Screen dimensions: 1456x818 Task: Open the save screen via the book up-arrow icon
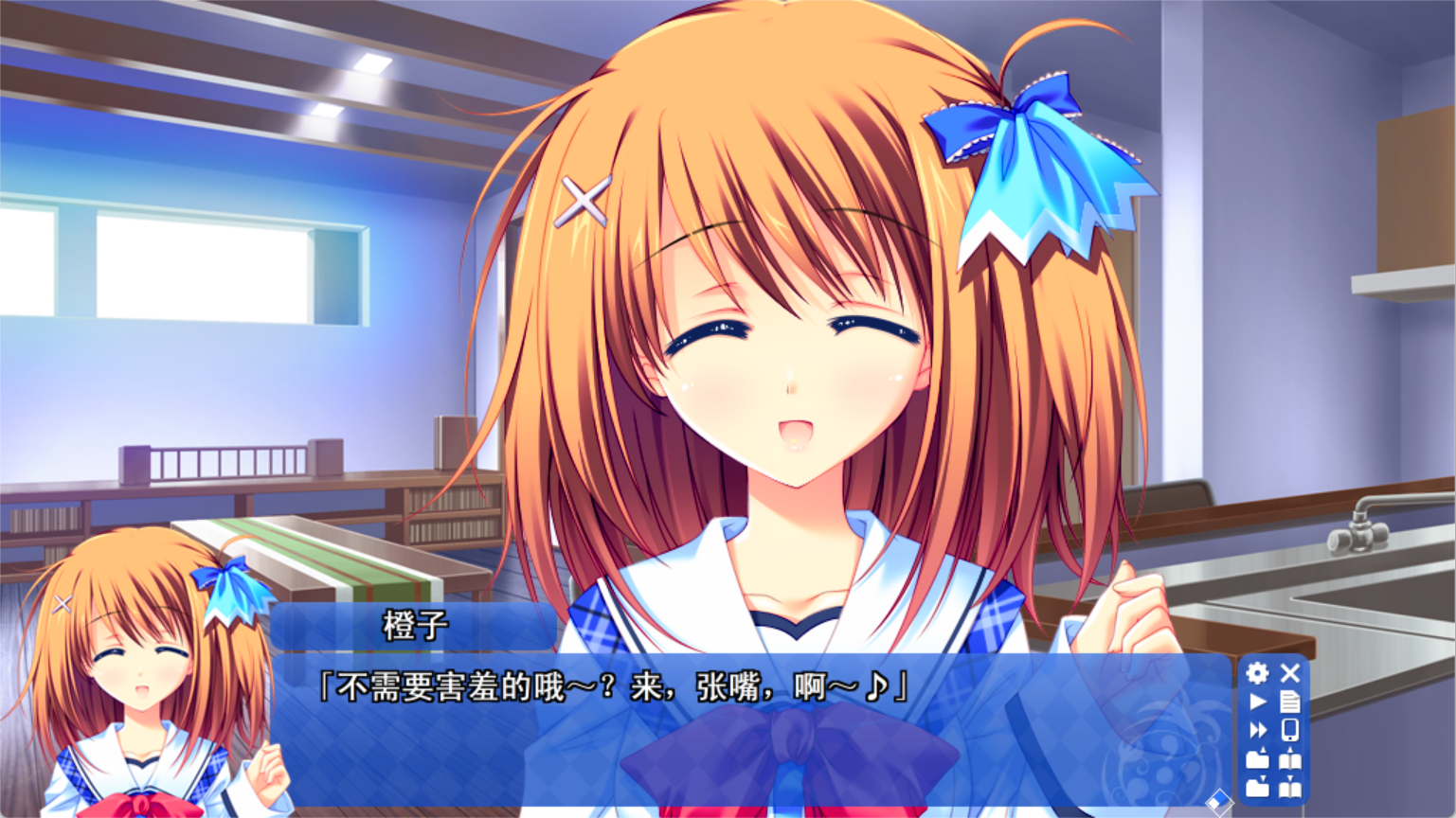(x=1290, y=759)
